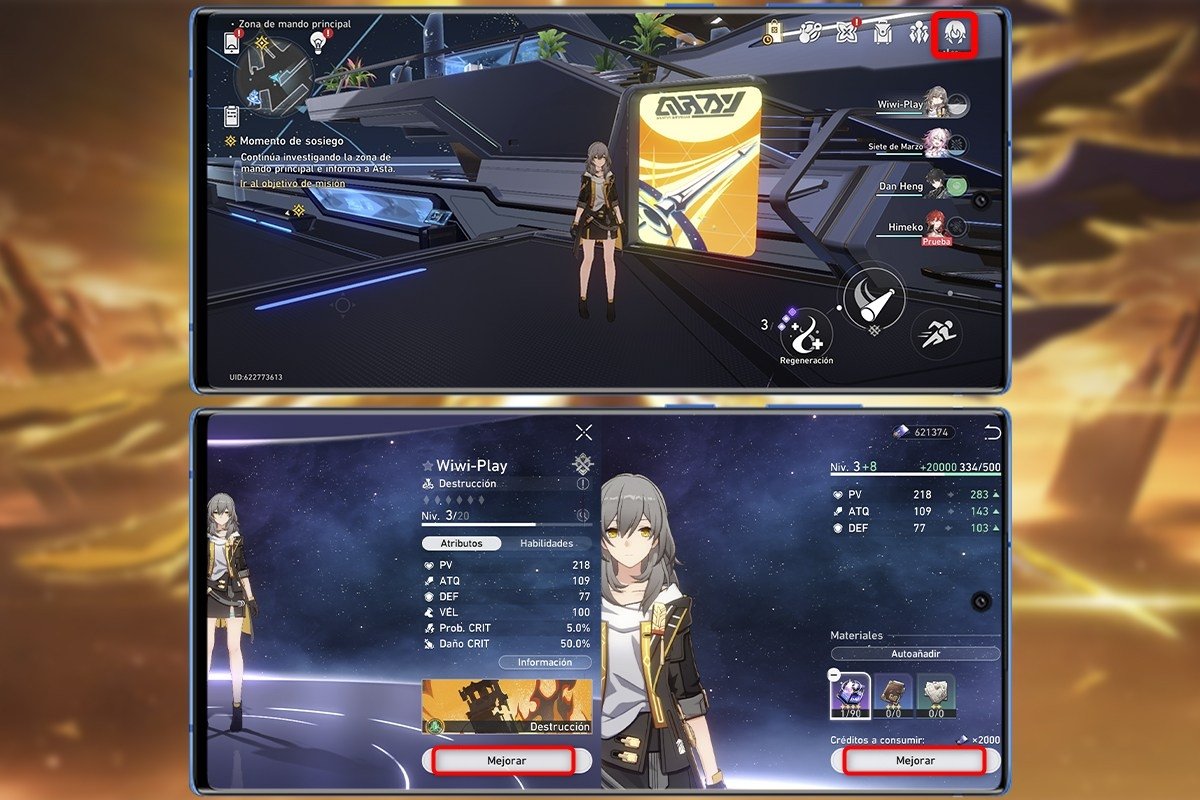
Task: Go back using the return arrow
Action: [992, 432]
